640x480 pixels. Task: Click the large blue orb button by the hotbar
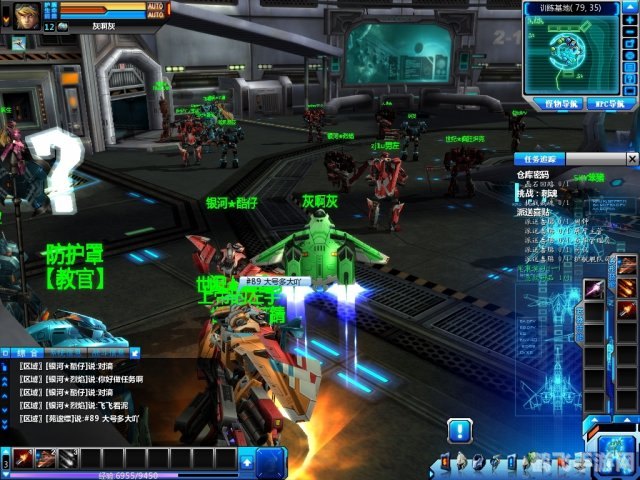[x=272, y=462]
